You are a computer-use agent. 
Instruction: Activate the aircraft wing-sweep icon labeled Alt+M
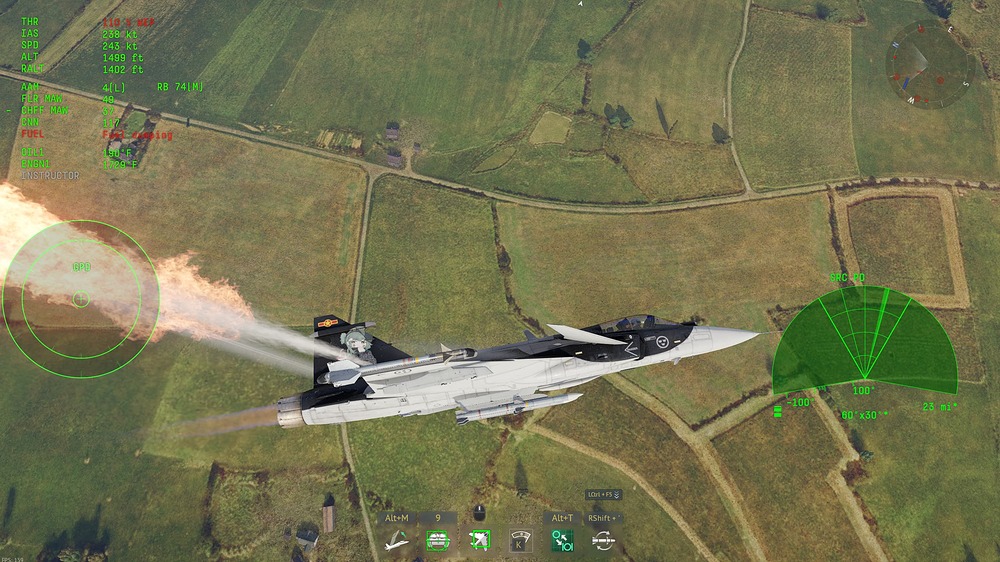coord(397,541)
